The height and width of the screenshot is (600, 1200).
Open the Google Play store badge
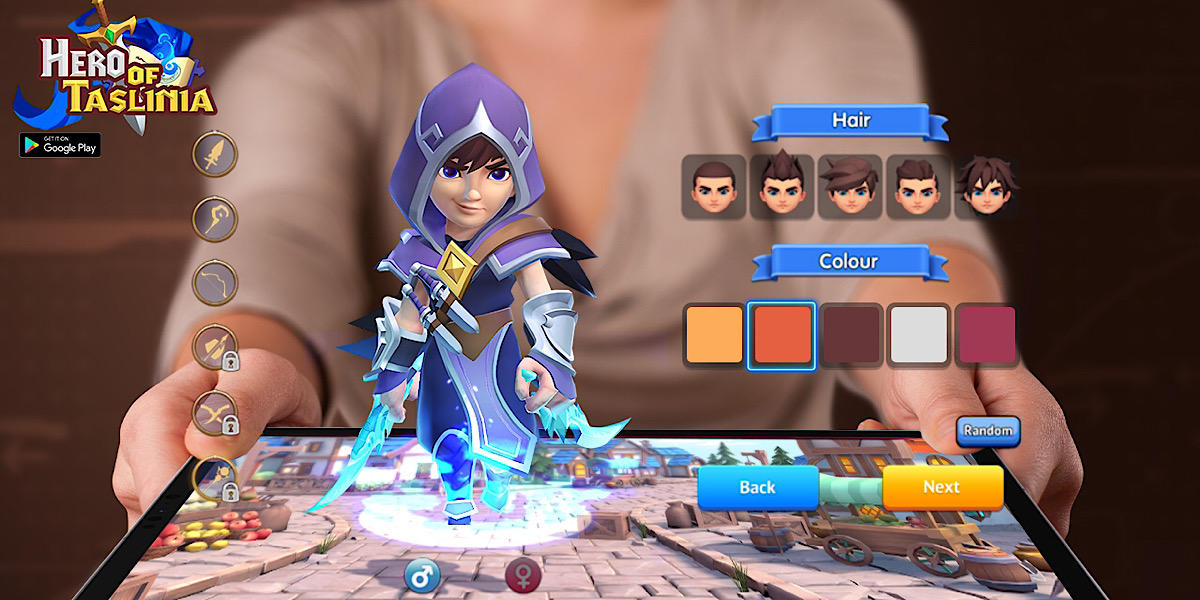coord(60,145)
